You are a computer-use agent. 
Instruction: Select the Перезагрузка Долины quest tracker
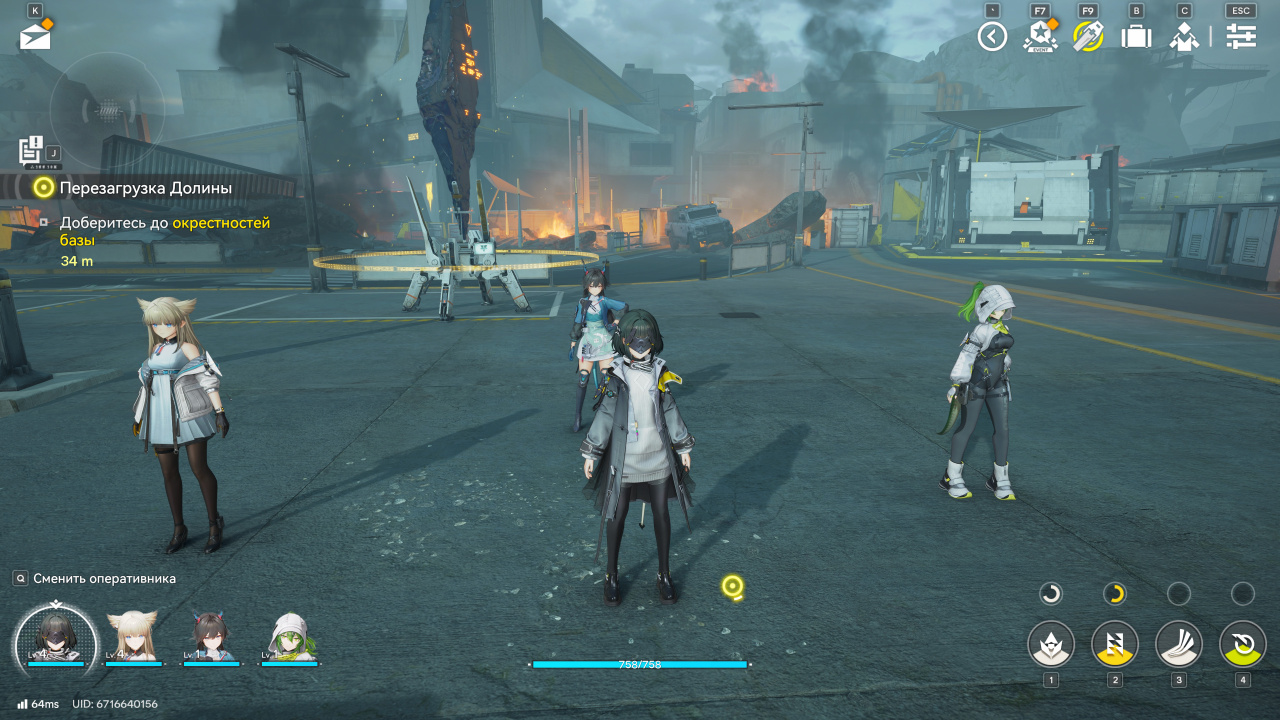[x=145, y=187]
